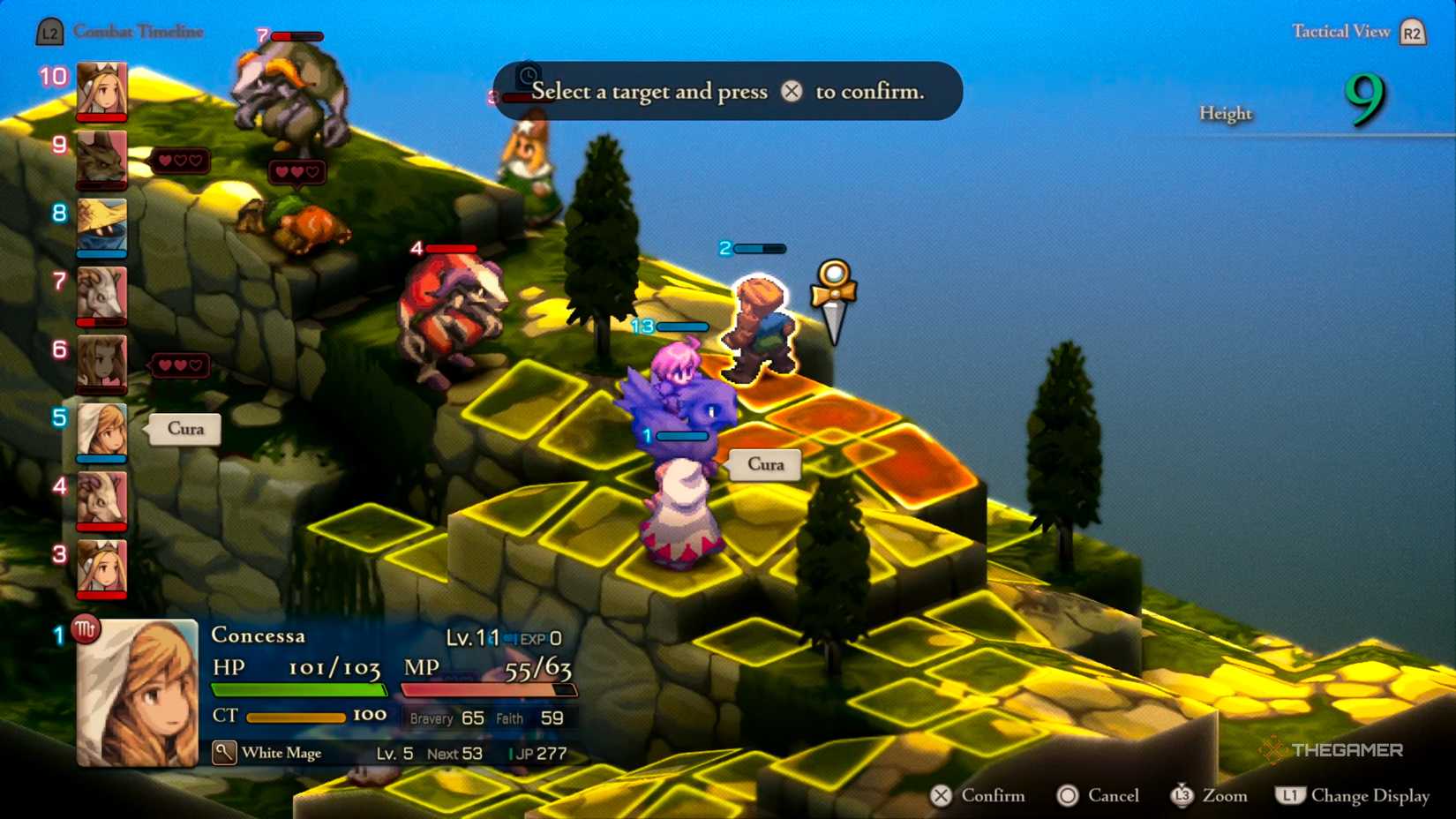Choose the black mage portrait at turn 8
The width and height of the screenshot is (1456, 819).
coord(101,227)
